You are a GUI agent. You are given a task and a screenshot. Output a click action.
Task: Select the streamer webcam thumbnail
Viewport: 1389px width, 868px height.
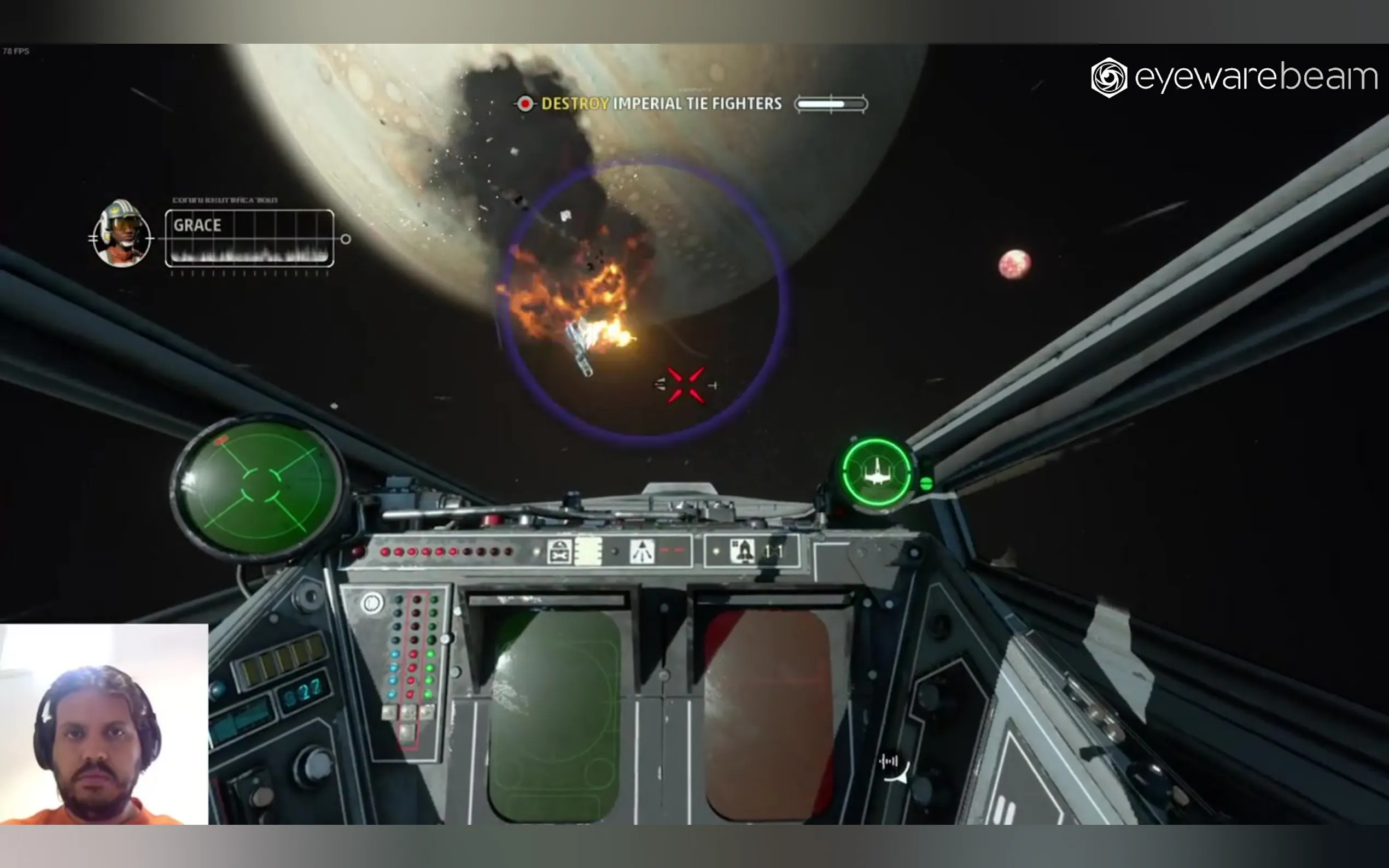click(104, 724)
